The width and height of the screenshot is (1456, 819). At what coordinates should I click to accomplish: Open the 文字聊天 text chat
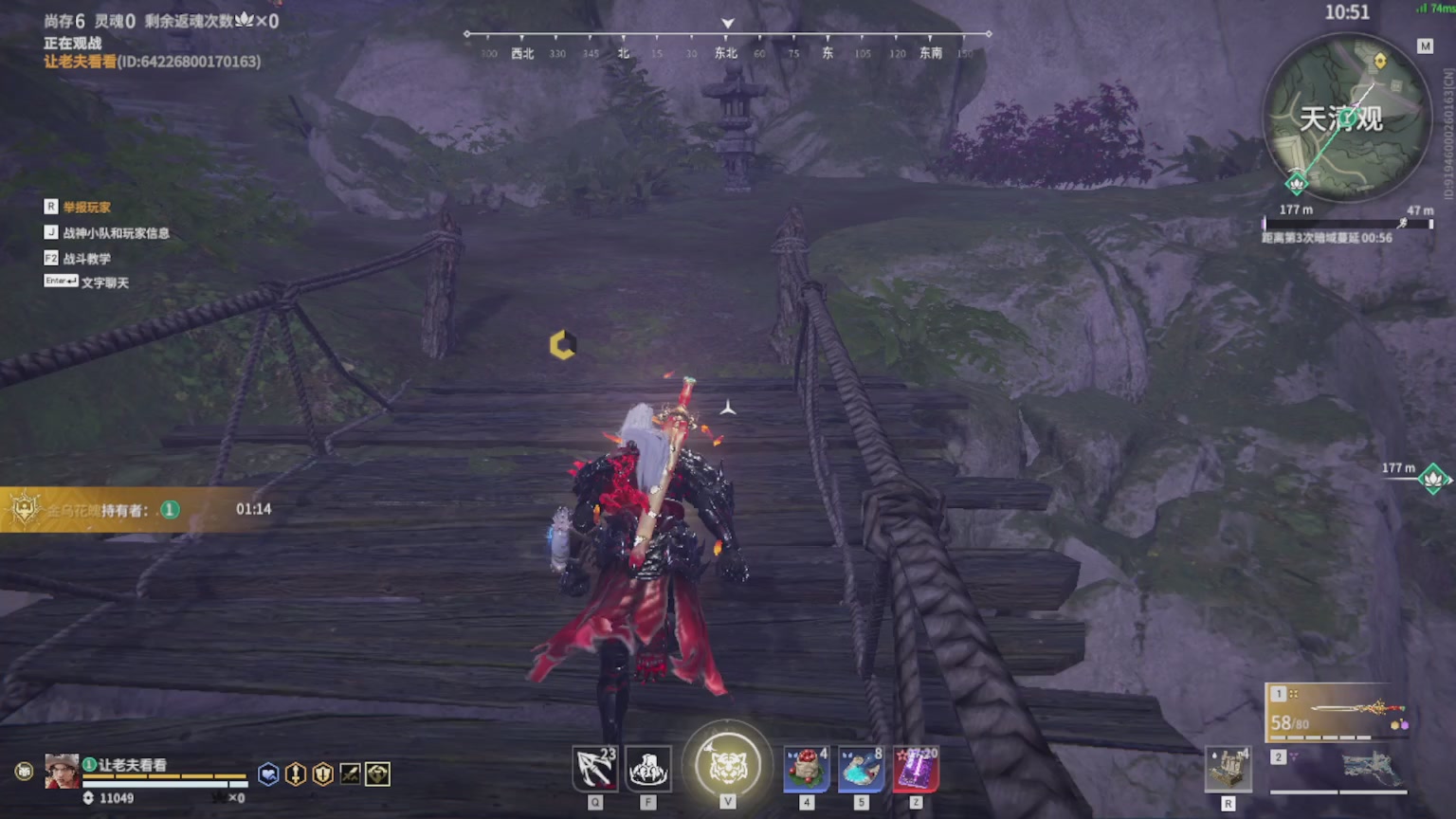point(104,282)
